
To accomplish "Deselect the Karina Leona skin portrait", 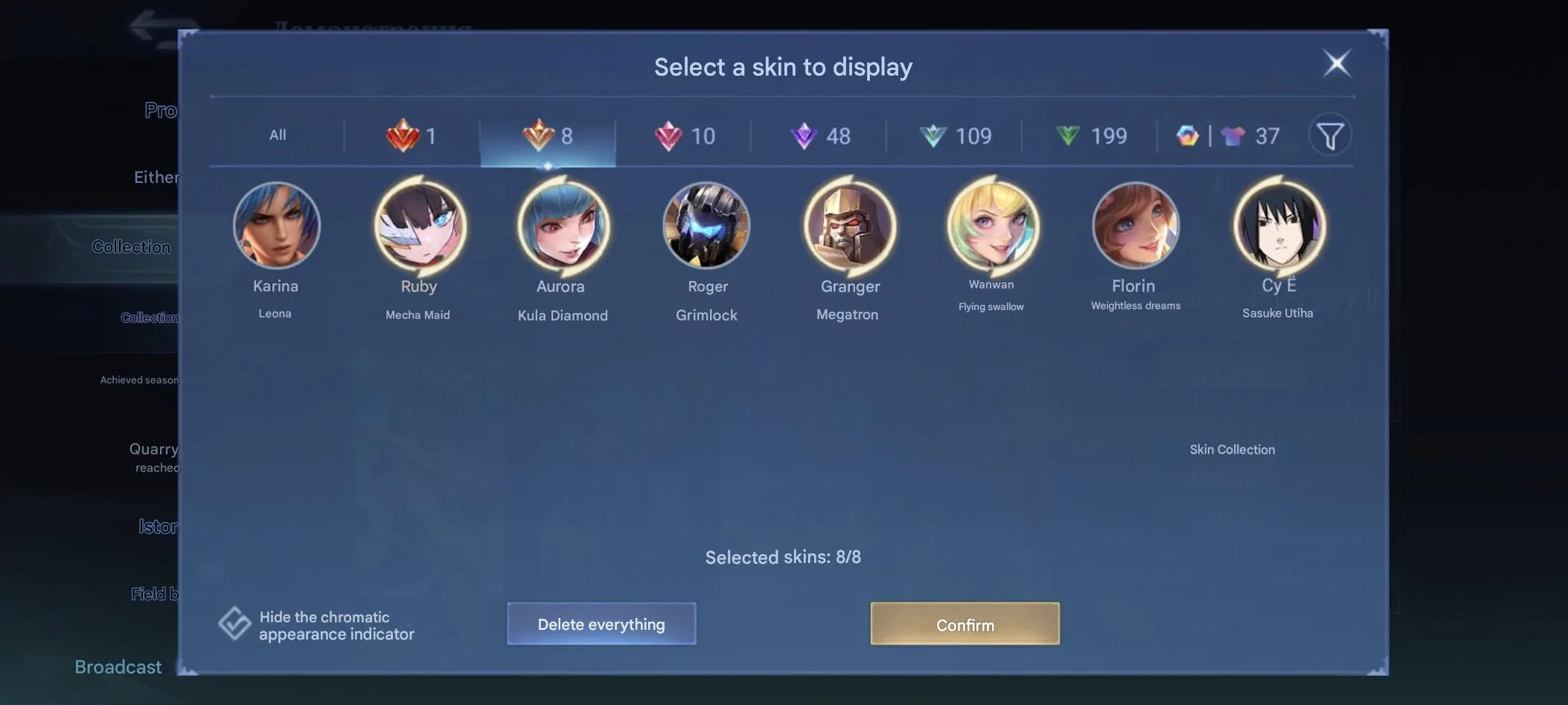I will (276, 225).
